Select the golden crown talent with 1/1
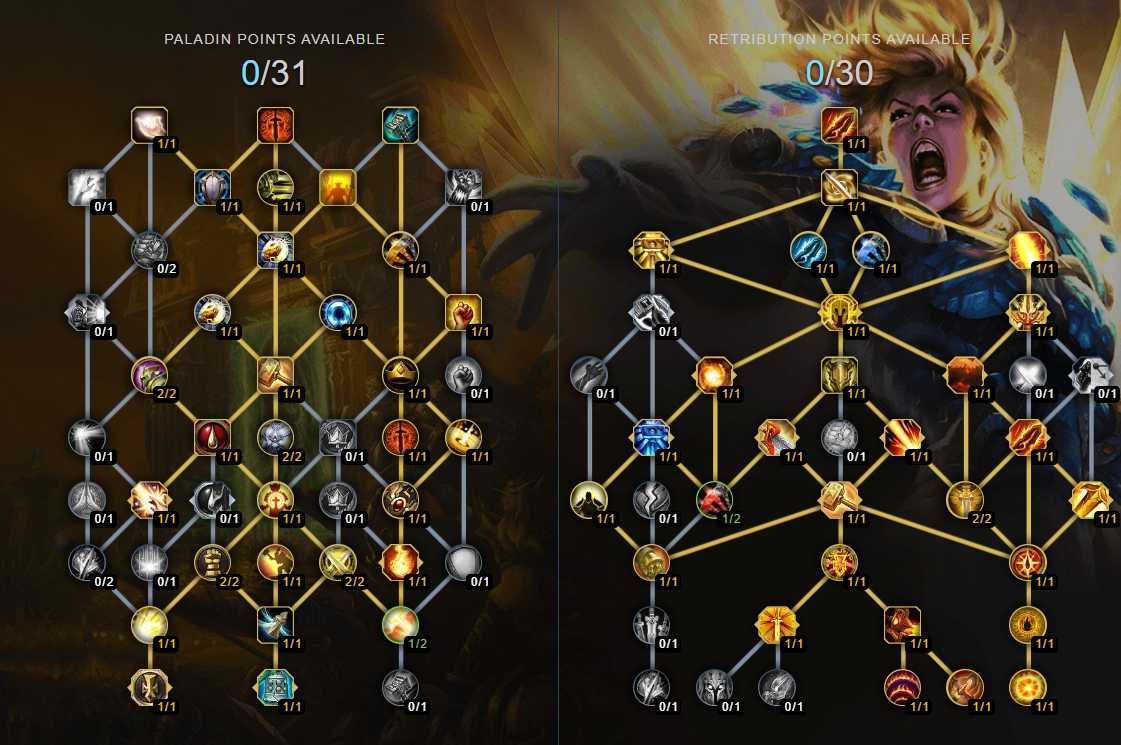Image resolution: width=1121 pixels, height=745 pixels. click(400, 375)
